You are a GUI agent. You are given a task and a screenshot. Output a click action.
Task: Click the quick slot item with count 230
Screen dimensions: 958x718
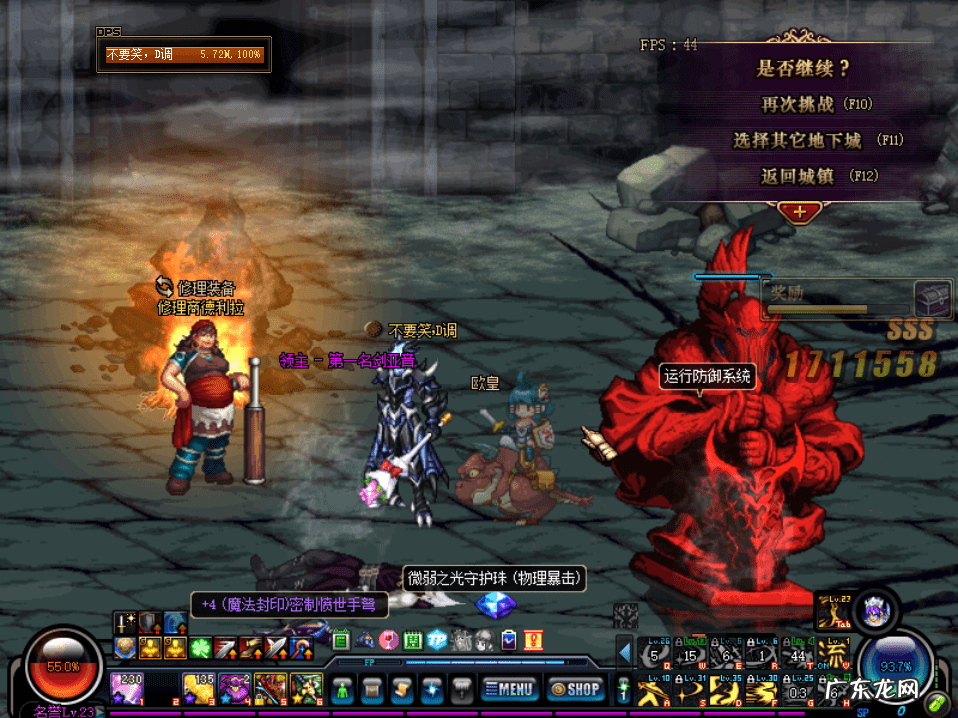pyautogui.click(x=125, y=687)
